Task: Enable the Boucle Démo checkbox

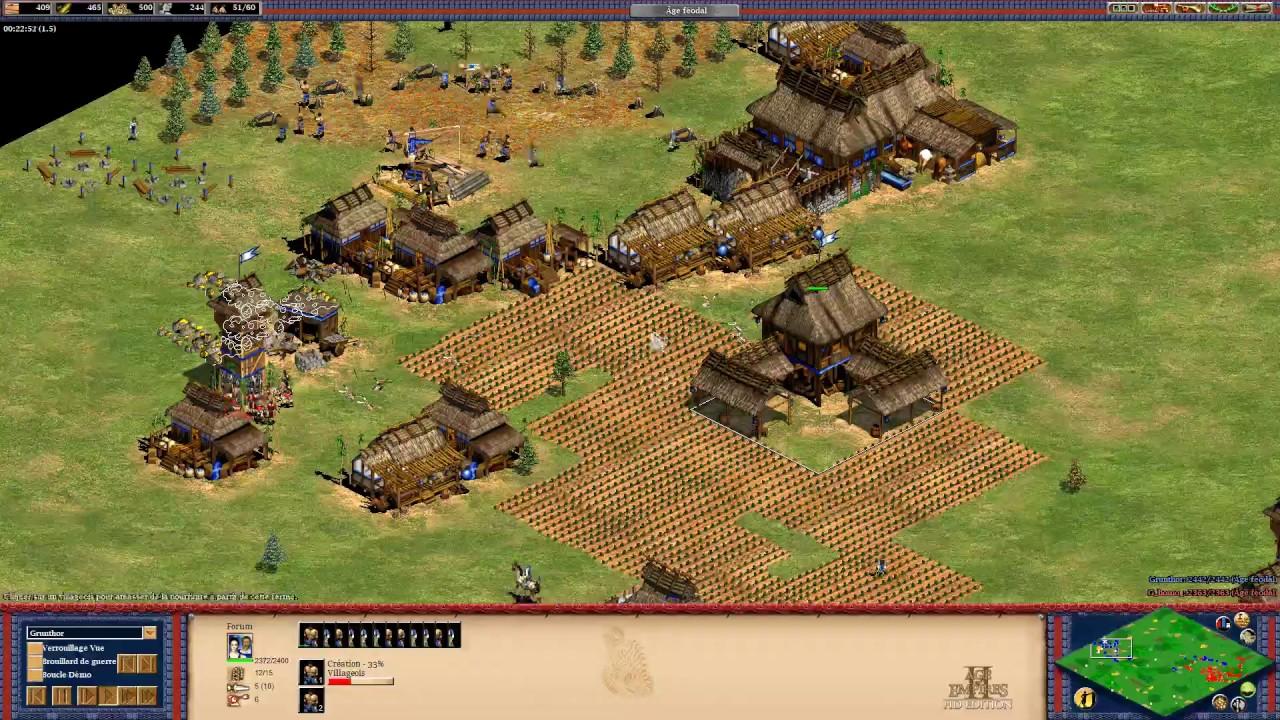Action: [35, 674]
